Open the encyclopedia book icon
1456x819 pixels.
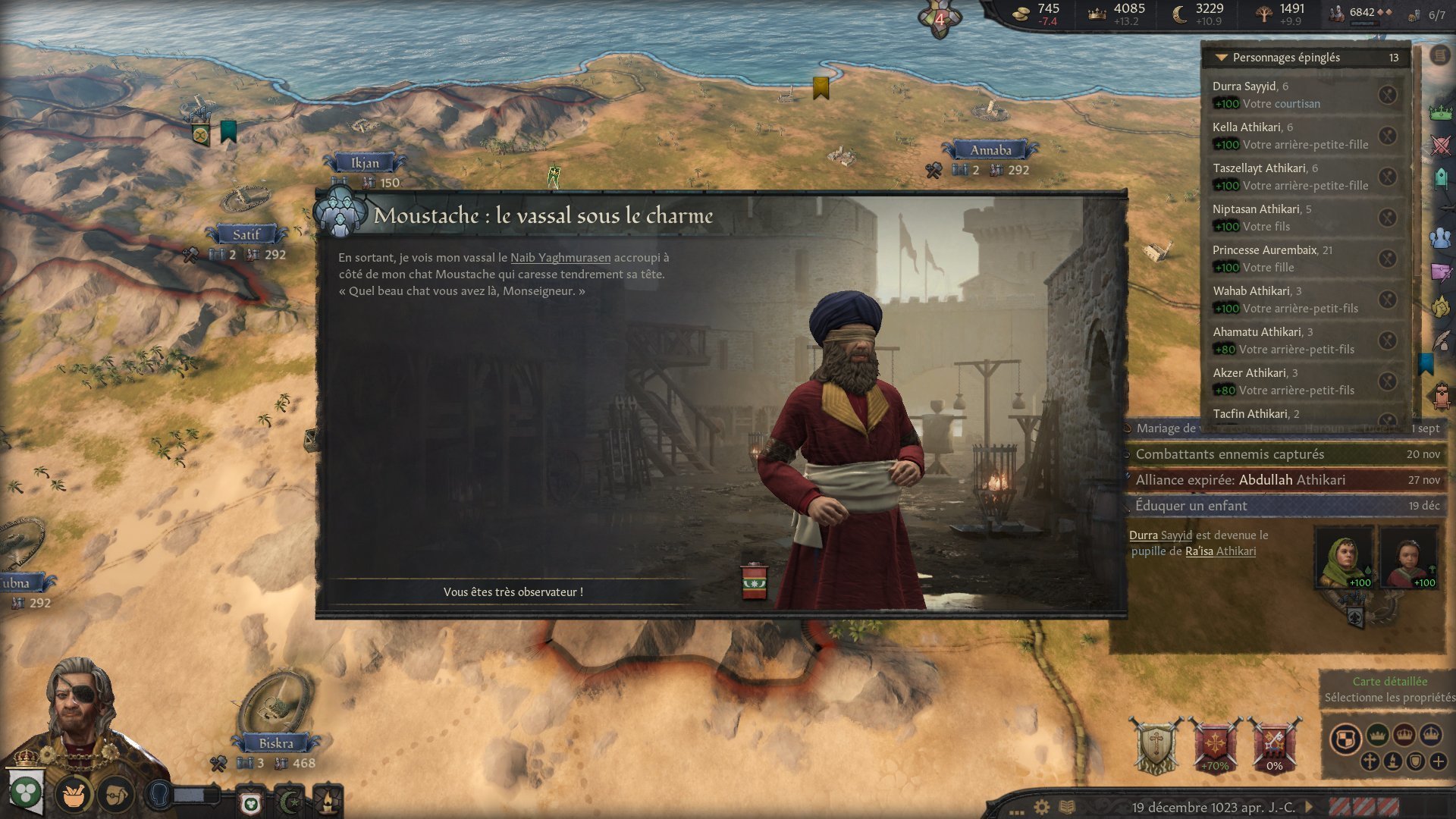pyautogui.click(x=1067, y=807)
